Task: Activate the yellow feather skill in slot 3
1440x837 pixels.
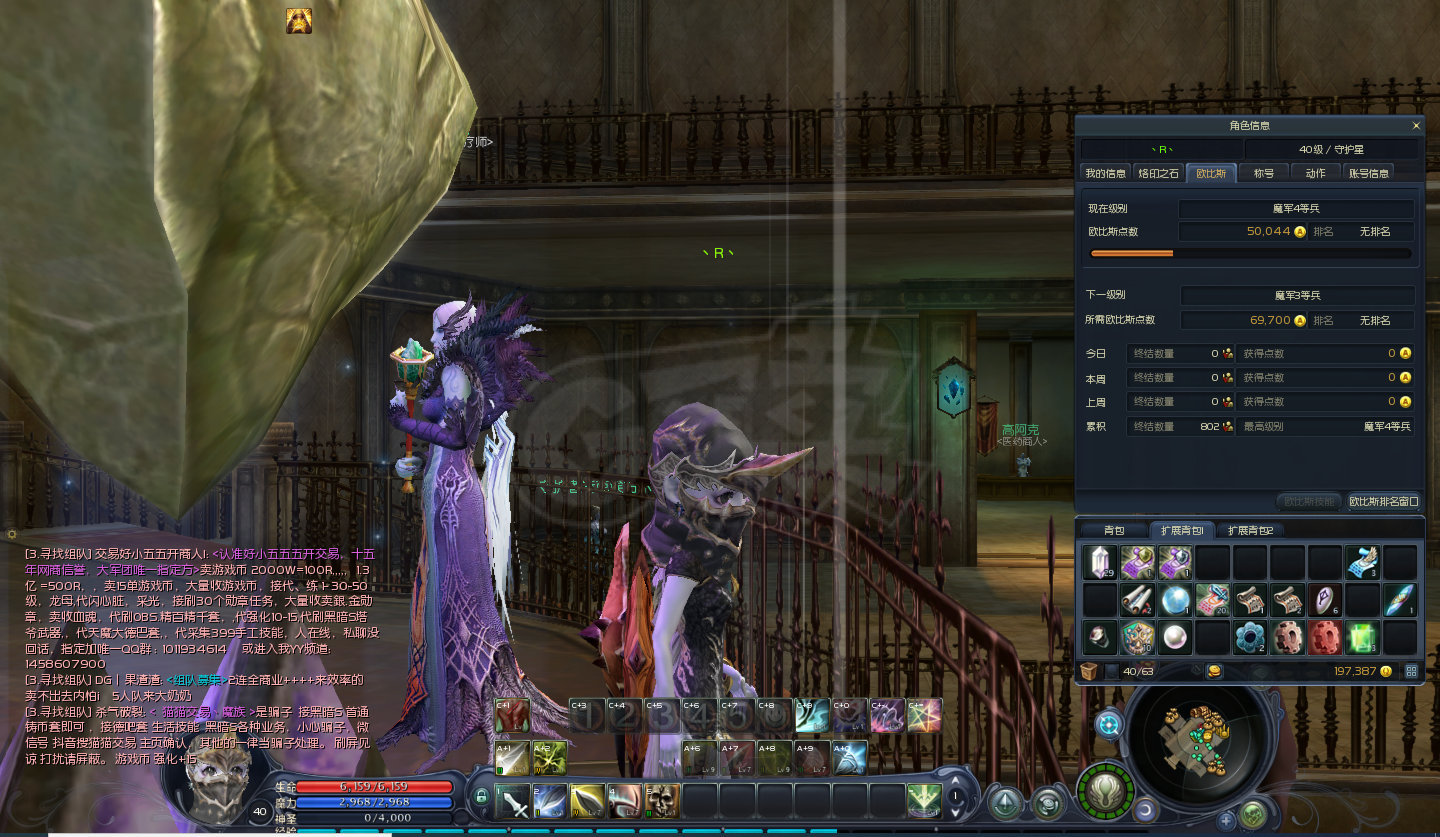Action: [588, 801]
